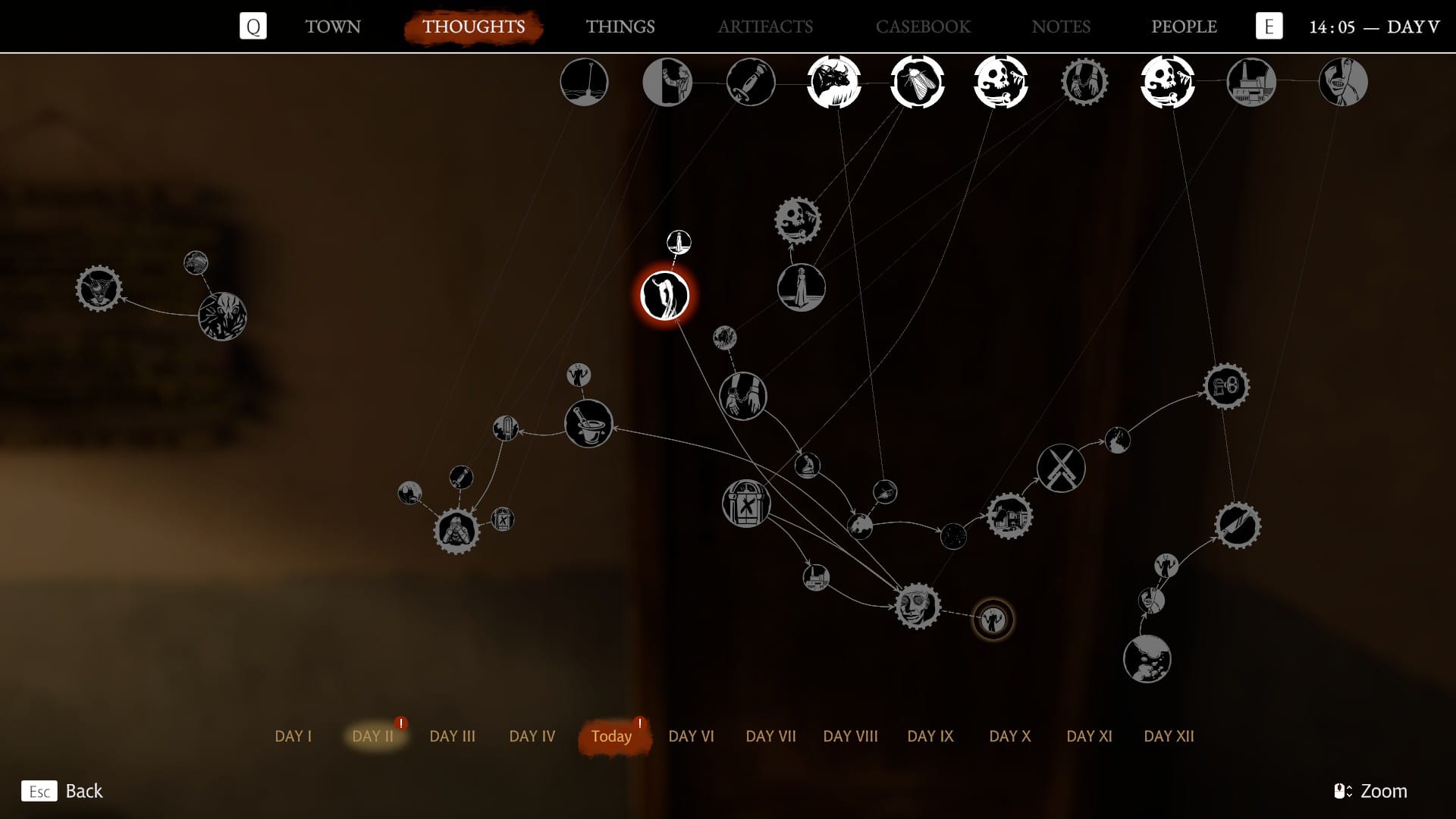Open the bull head thought node
The height and width of the screenshot is (819, 1456).
[833, 82]
